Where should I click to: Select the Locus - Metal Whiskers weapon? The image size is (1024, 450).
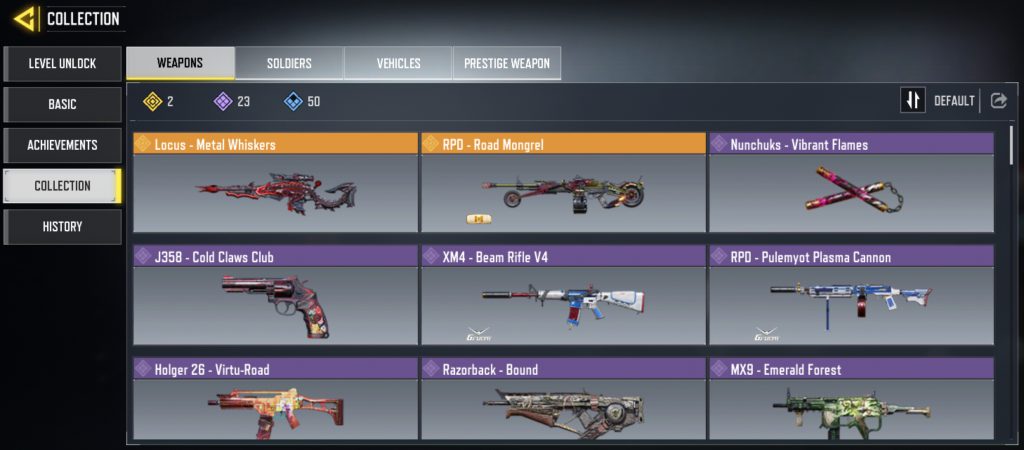[x=275, y=183]
